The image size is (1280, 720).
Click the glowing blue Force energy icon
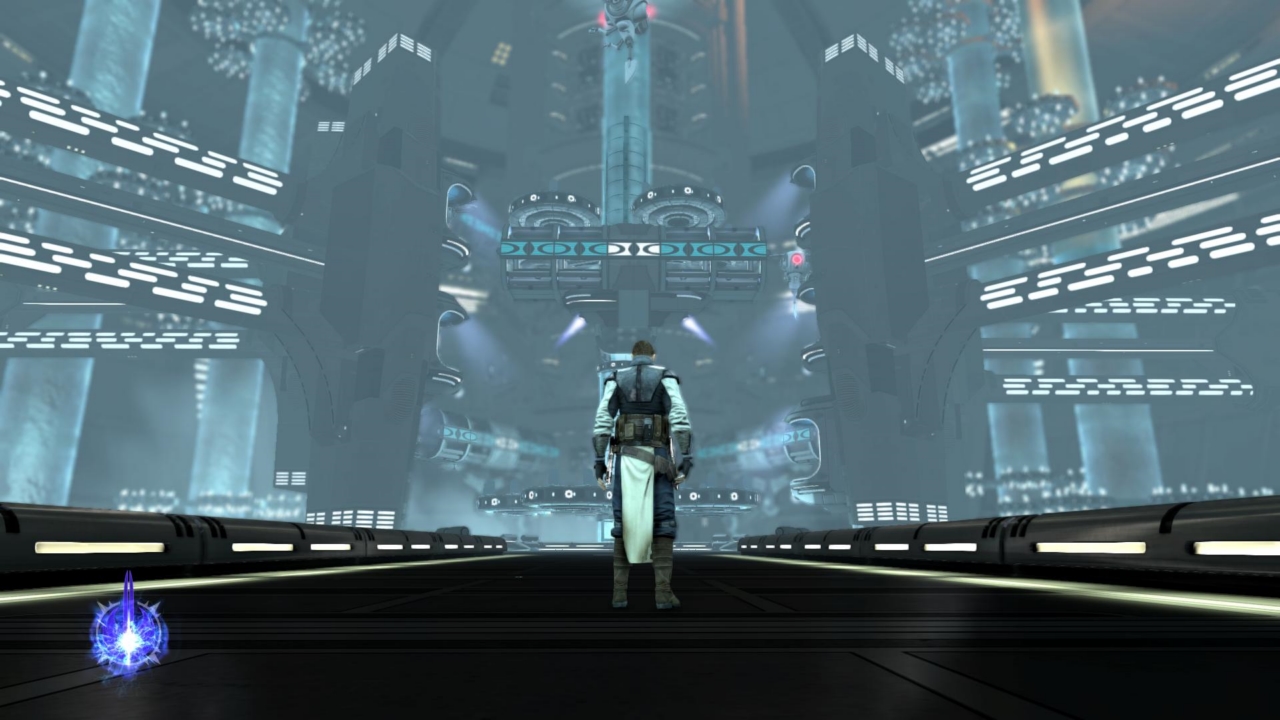point(129,632)
